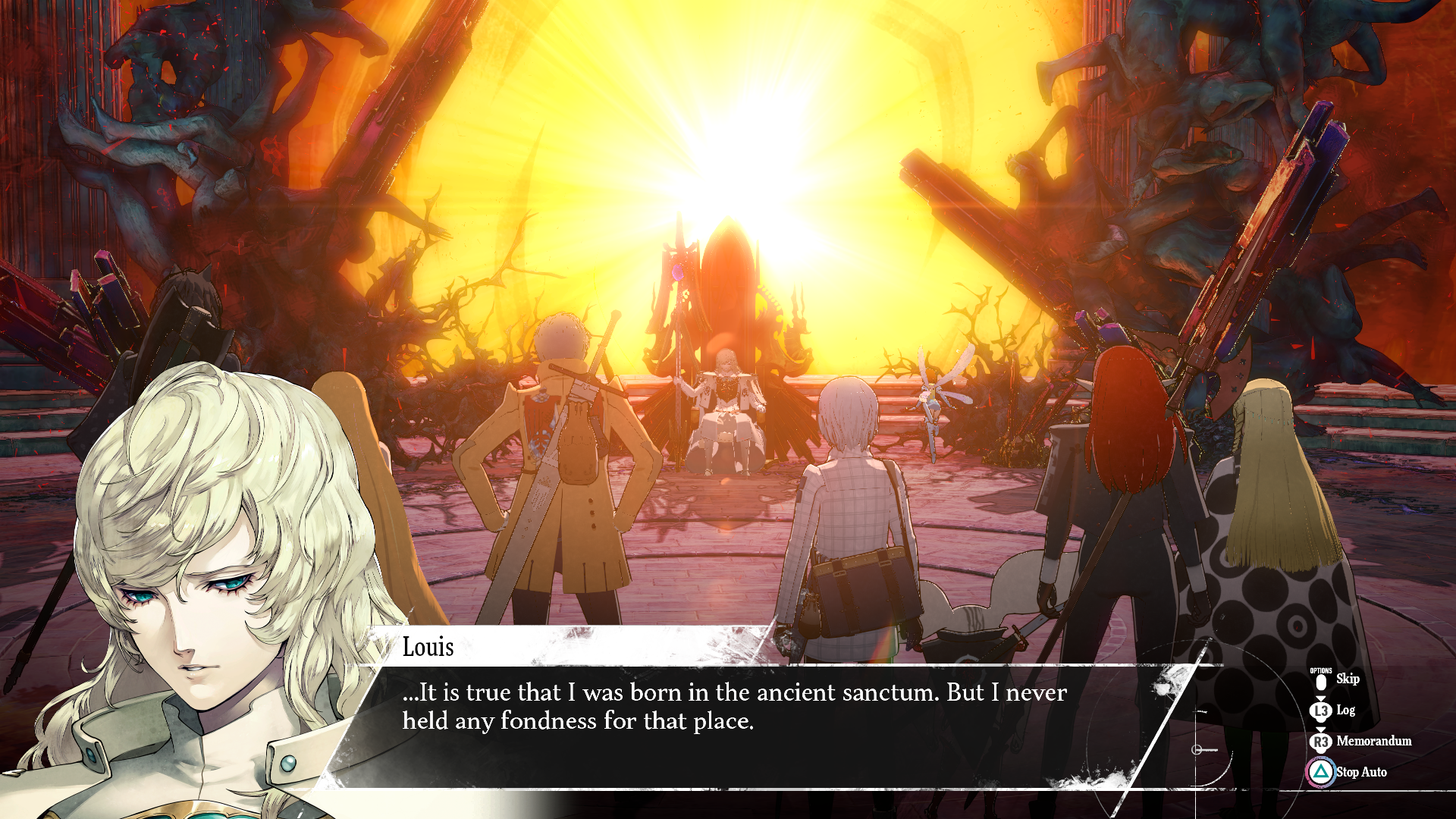Advance Louis's dialogue text box
The height and width of the screenshot is (819, 1456).
[734, 707]
